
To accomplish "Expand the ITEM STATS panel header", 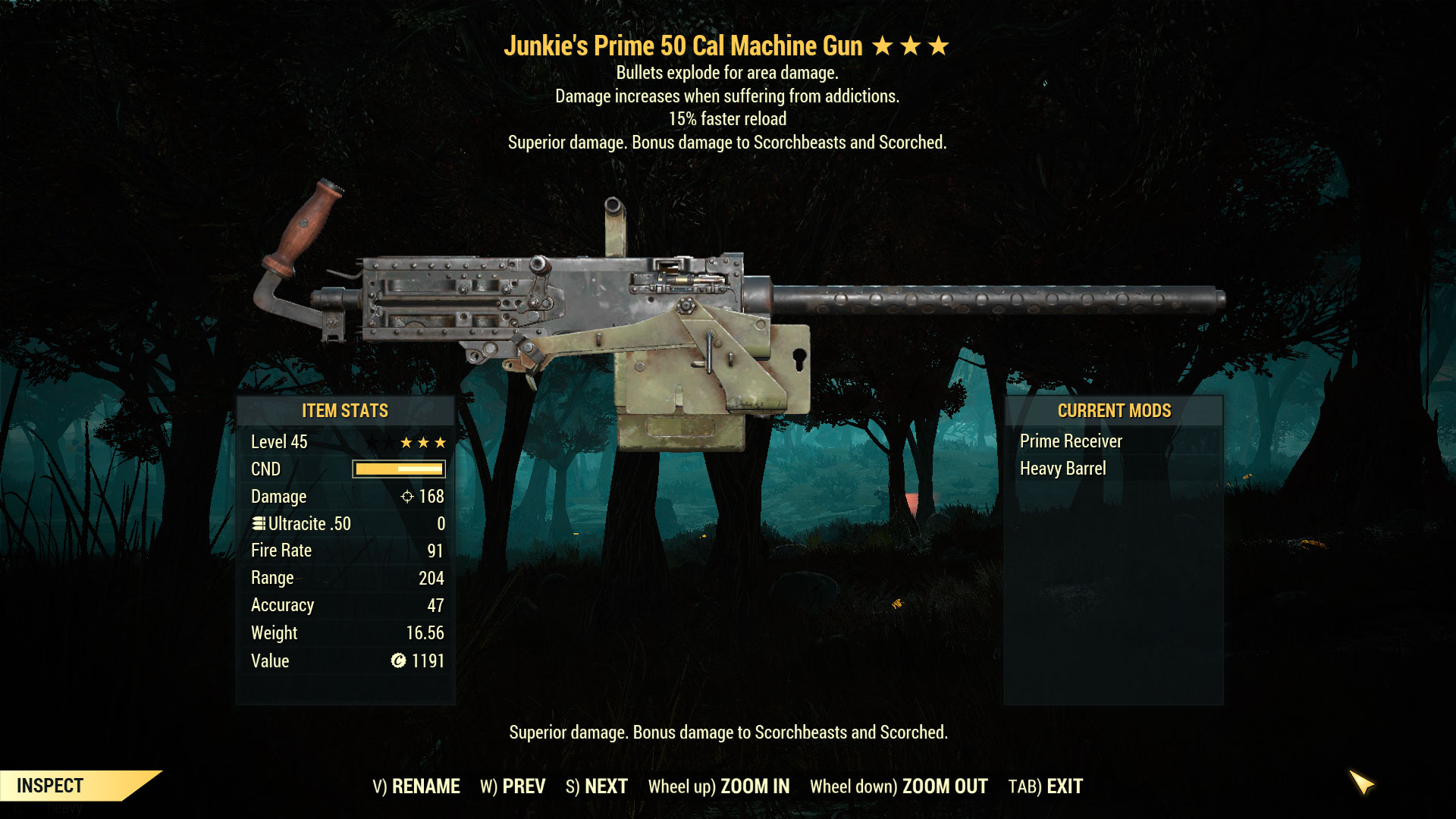I will click(x=344, y=411).
